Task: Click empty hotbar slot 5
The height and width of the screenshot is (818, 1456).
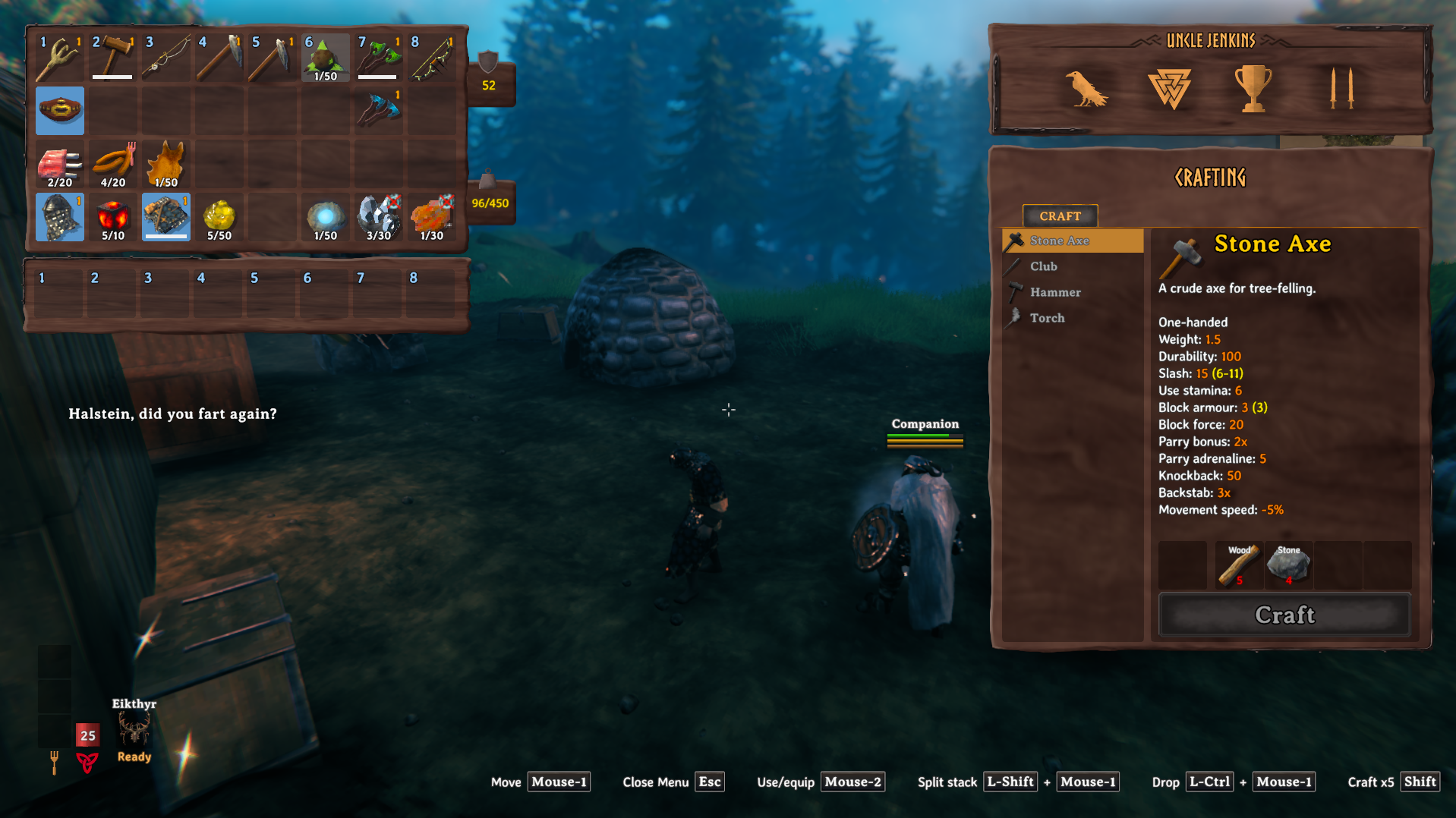Action: pos(270,292)
